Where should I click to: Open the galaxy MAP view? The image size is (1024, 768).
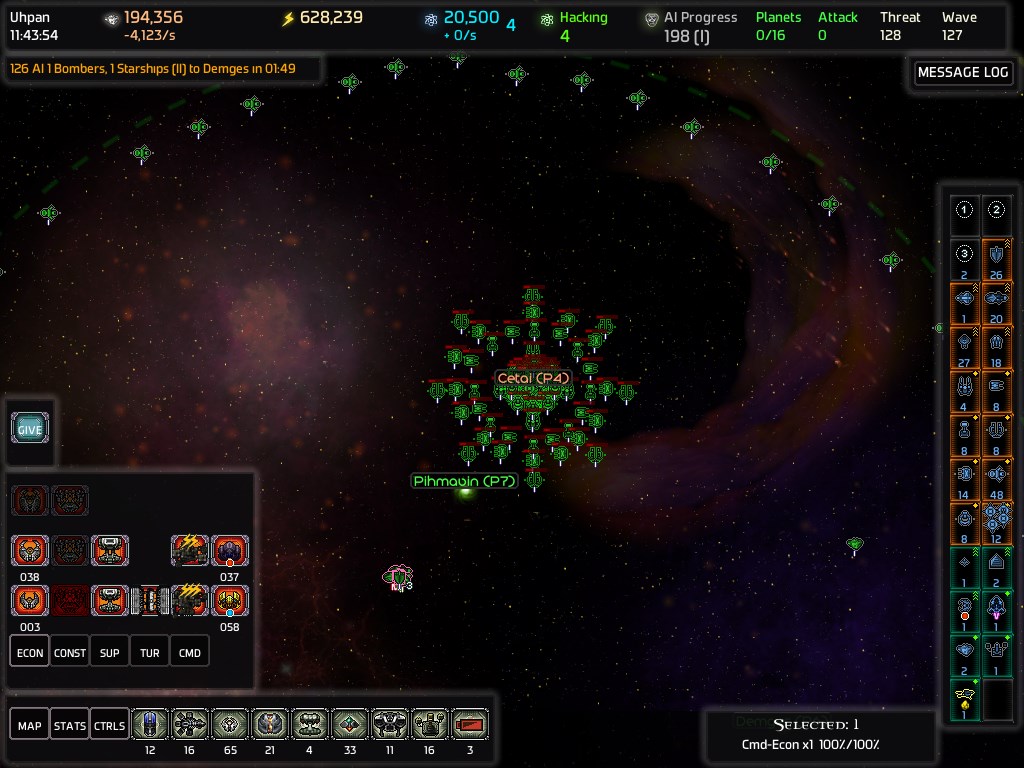pyautogui.click(x=30, y=725)
